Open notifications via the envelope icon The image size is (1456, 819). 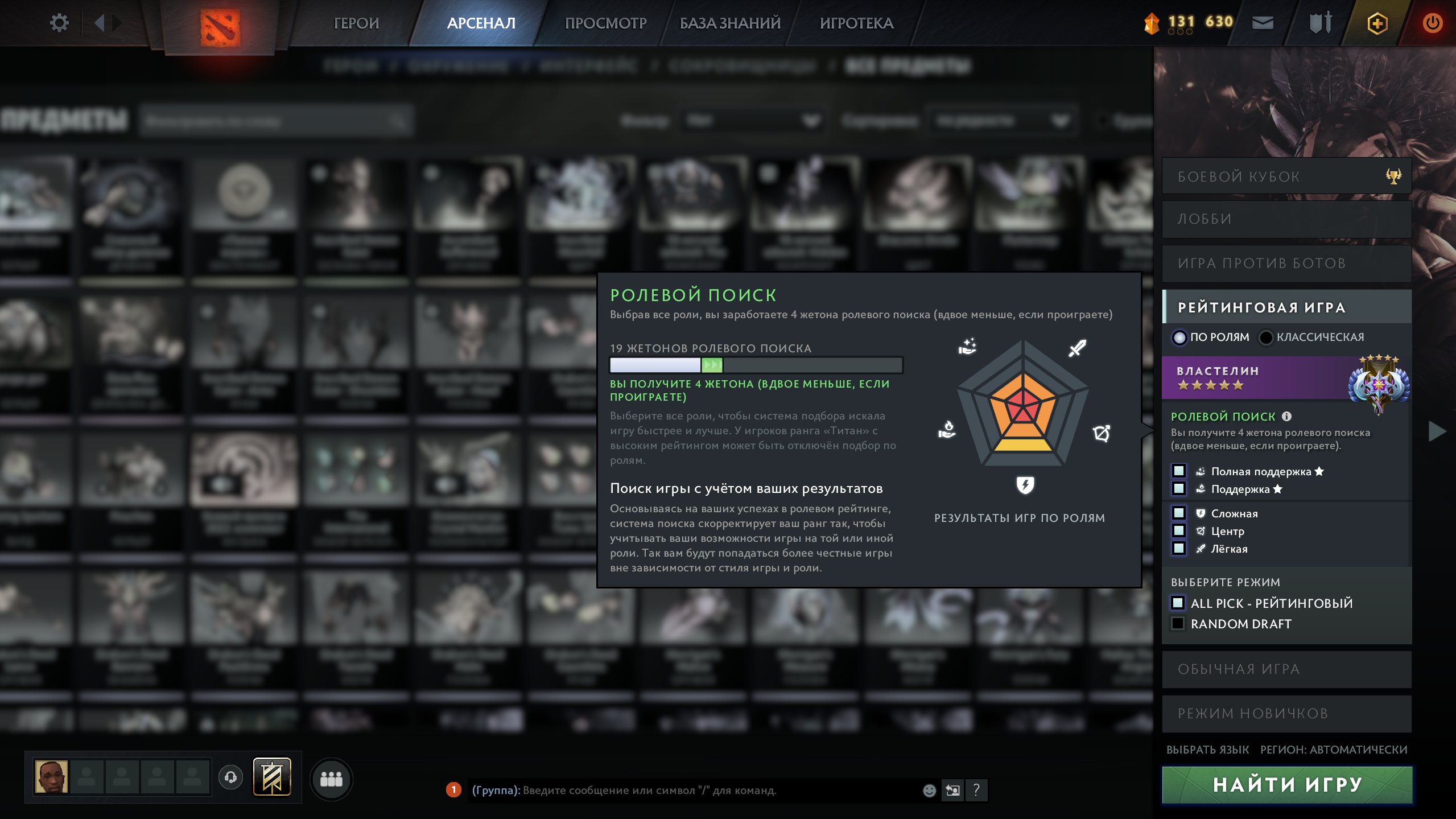pyautogui.click(x=1264, y=23)
